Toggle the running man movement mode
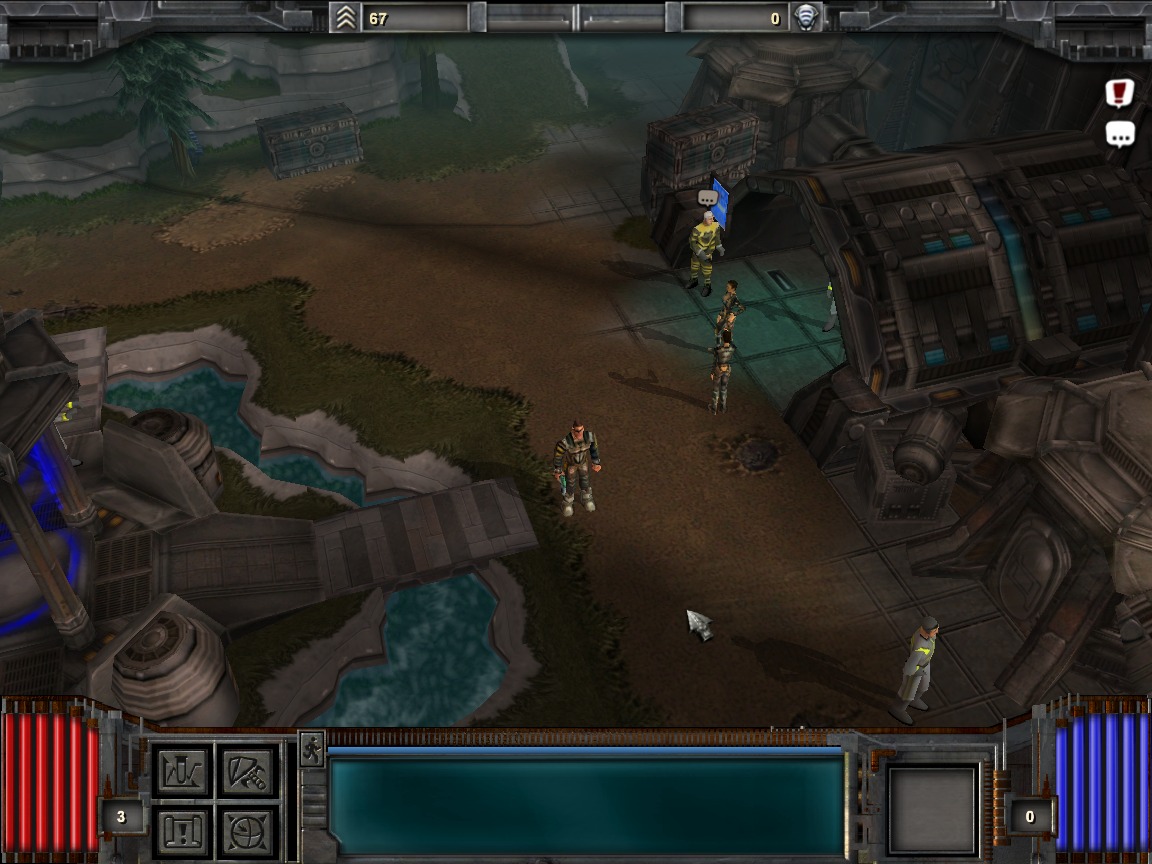1152x864 pixels. 311,749
